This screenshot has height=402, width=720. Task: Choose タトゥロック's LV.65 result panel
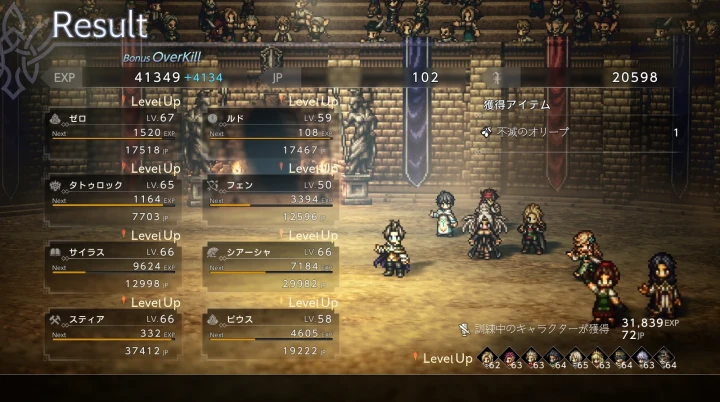tap(112, 198)
